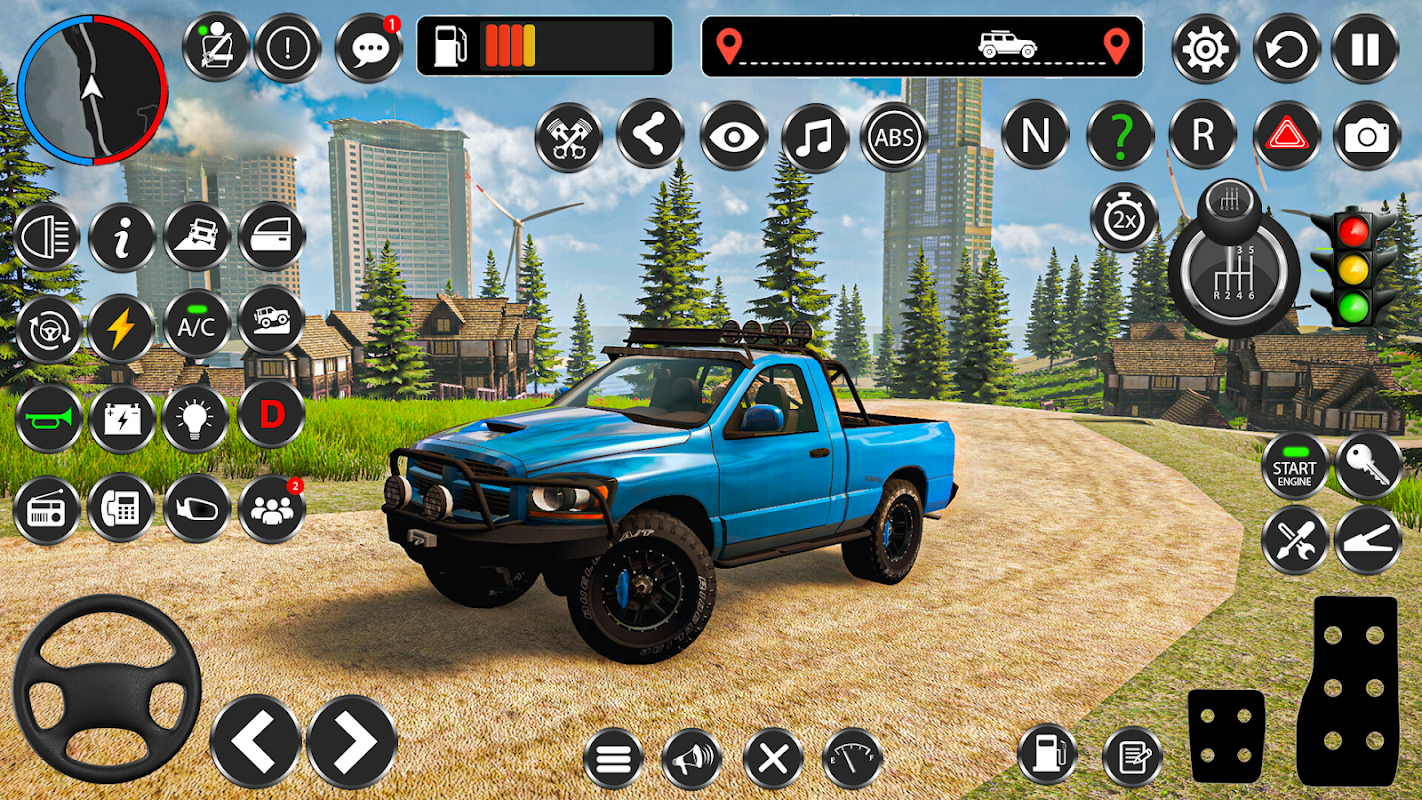Activate the red hazard triangle lights
The height and width of the screenshot is (800, 1422).
pos(1286,135)
